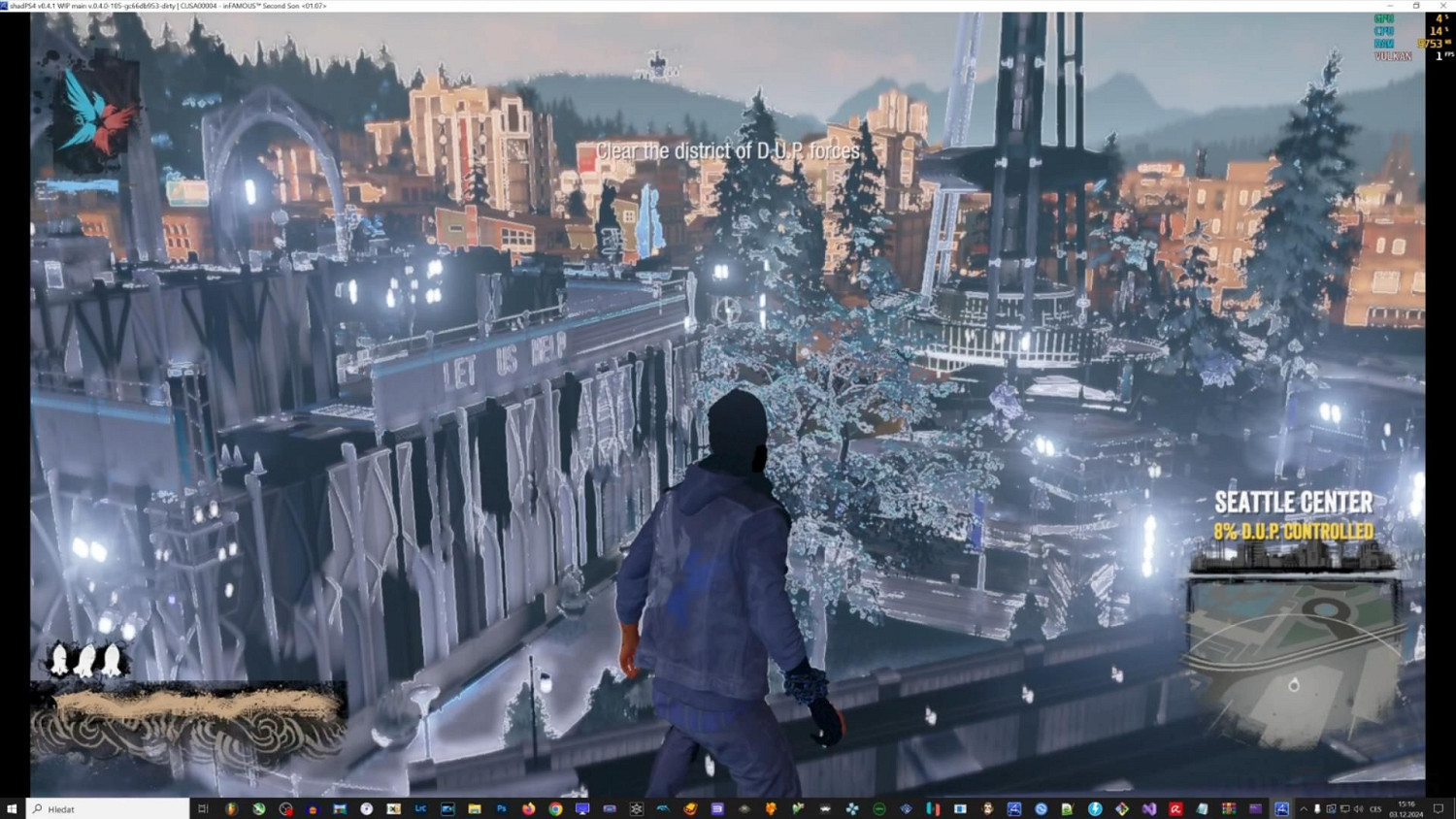
Task: Expand the hidden system tray icons chevron
Action: coord(1304,808)
